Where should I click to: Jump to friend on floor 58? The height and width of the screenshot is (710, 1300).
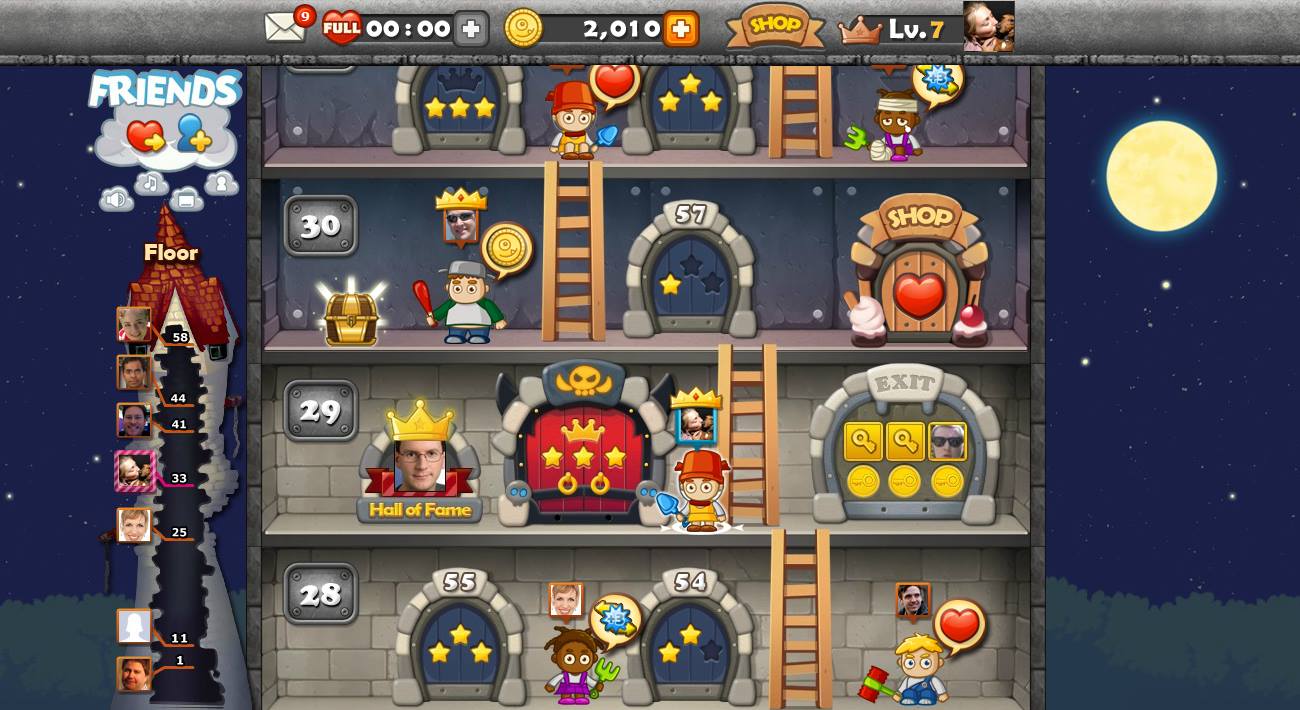(133, 324)
